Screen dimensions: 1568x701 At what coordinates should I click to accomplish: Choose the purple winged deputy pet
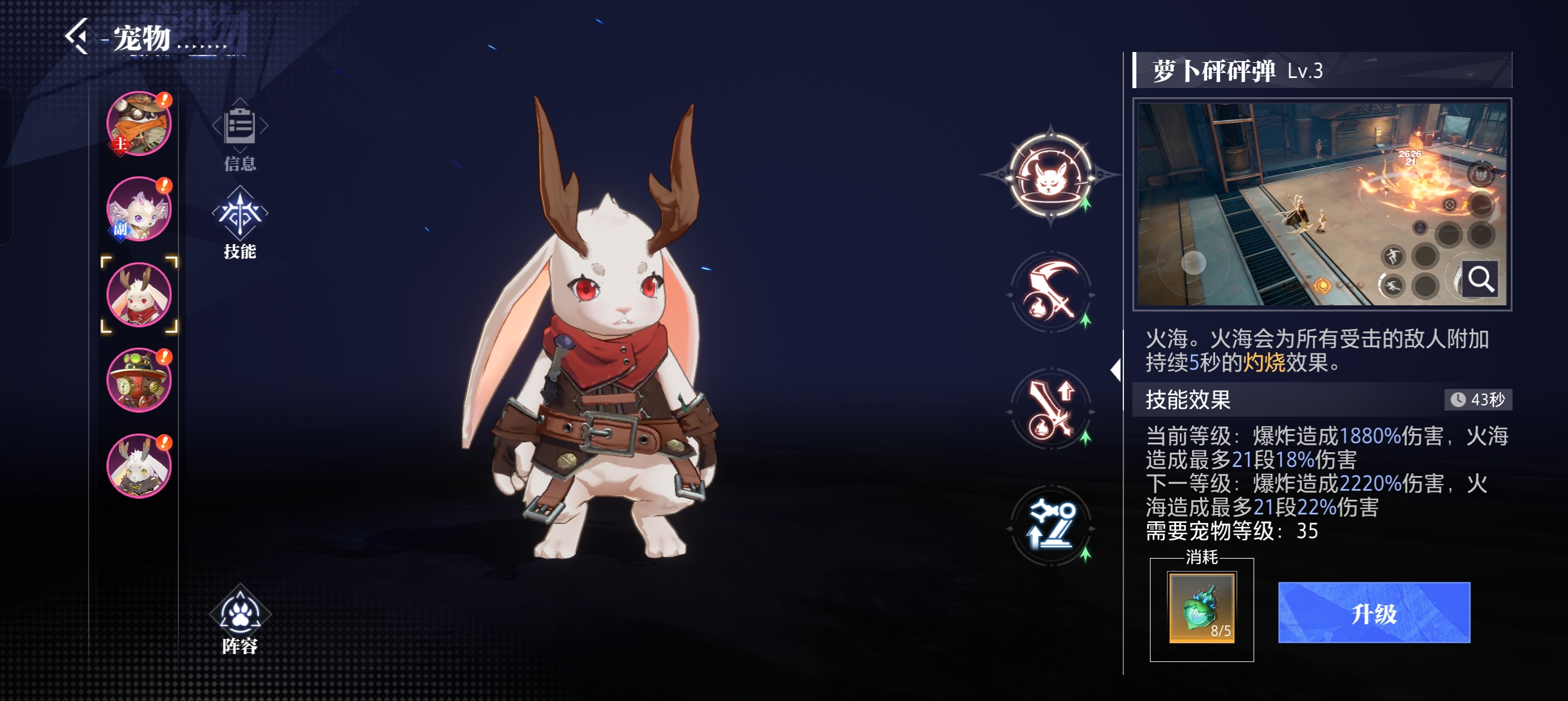point(139,209)
